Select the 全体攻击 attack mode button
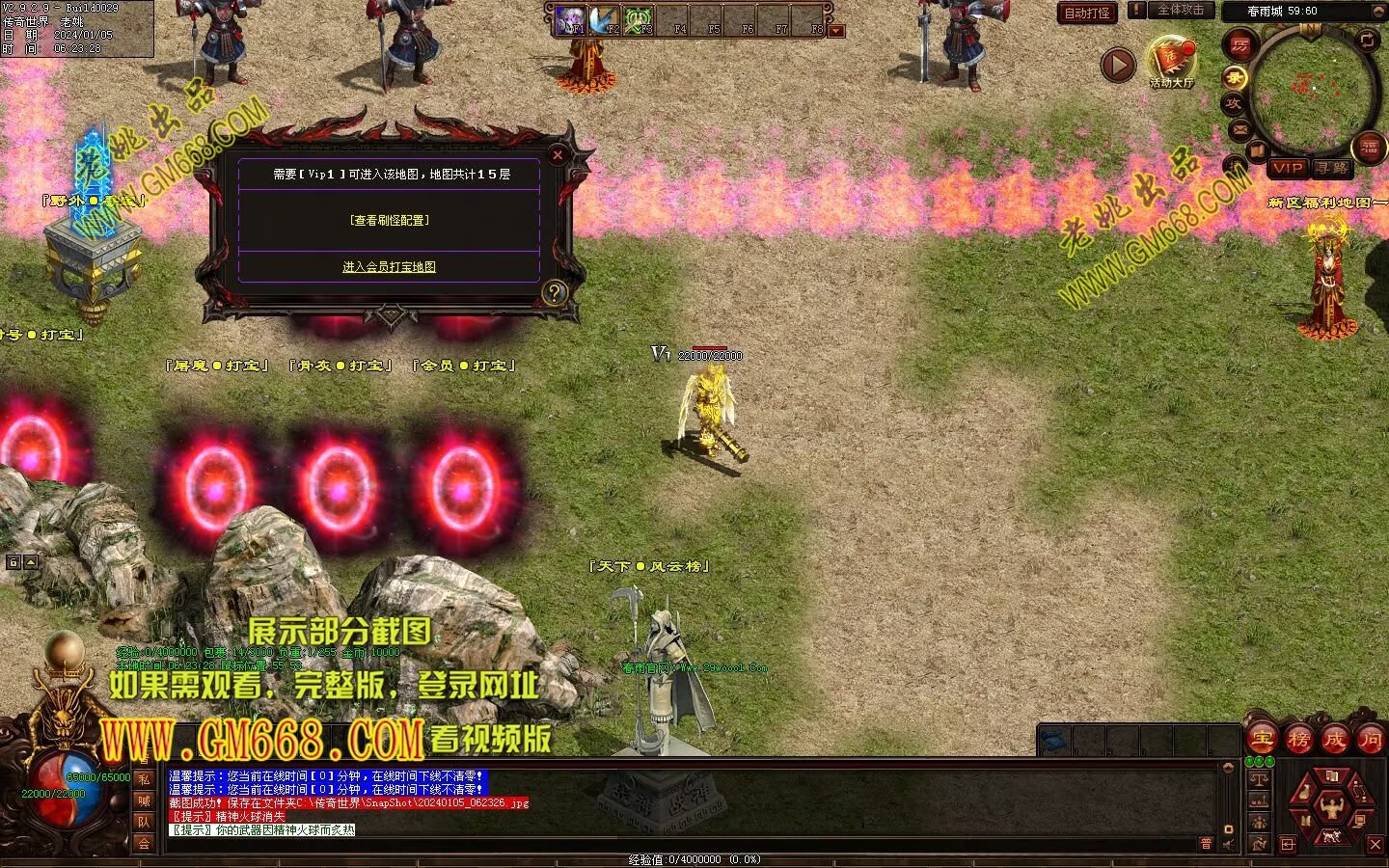This screenshot has height=868, width=1389. [1179, 10]
